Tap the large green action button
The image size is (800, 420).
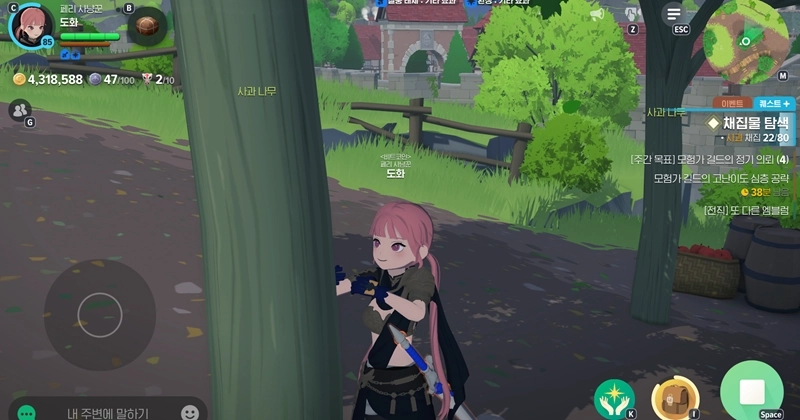751,391
